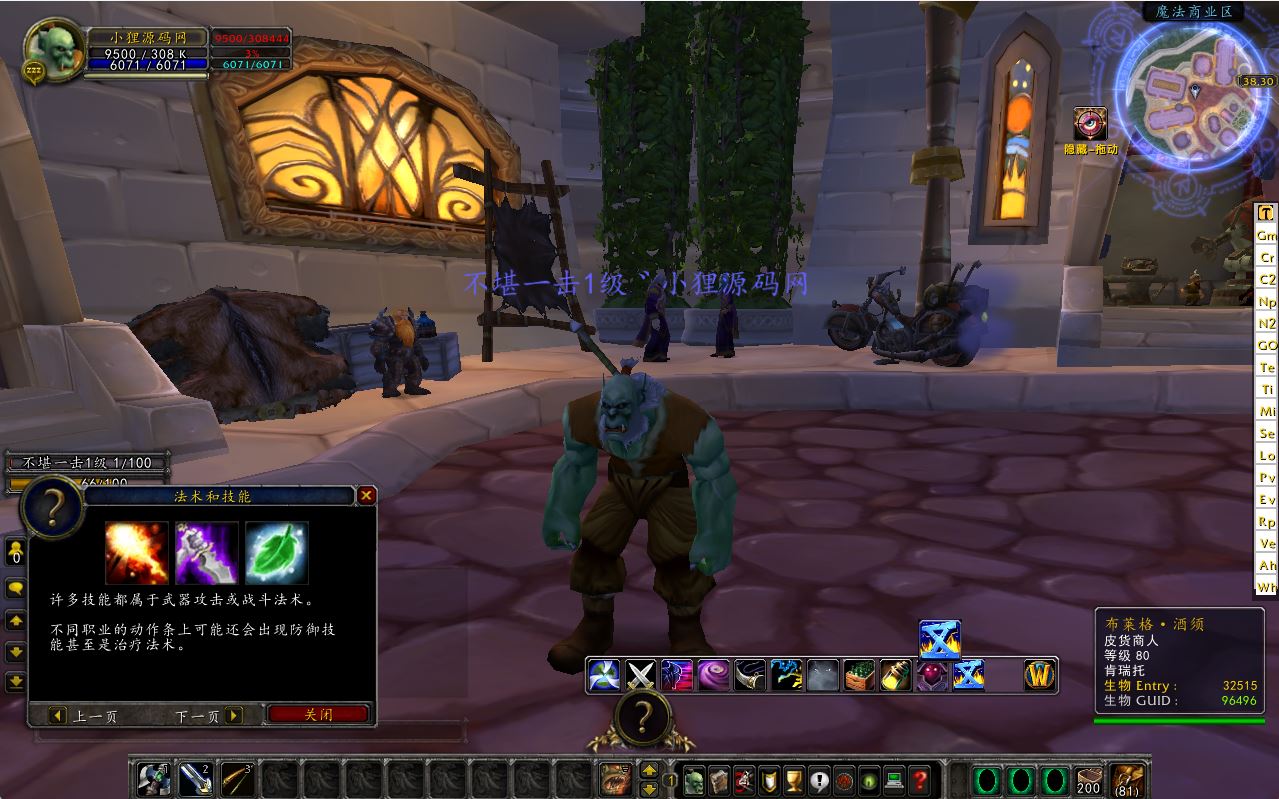Click the red 关闭 button
The image size is (1279, 799).
(x=319, y=715)
